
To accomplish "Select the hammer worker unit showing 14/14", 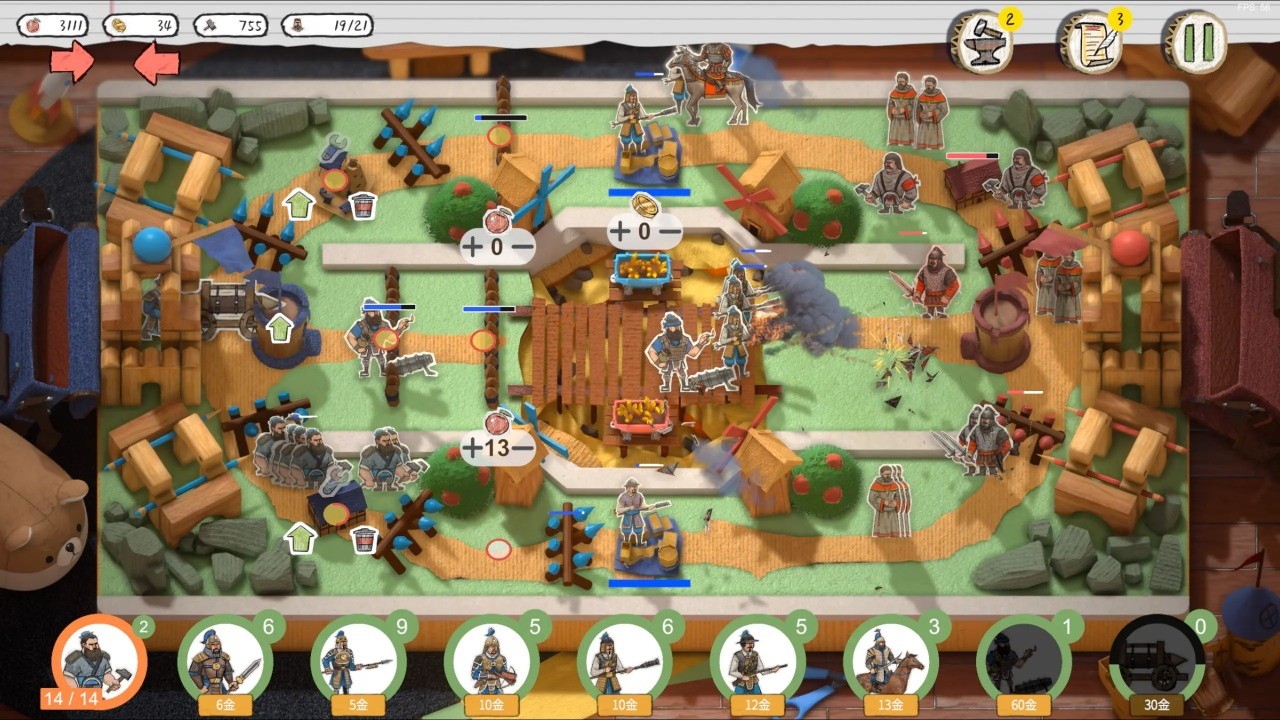I will [x=98, y=660].
